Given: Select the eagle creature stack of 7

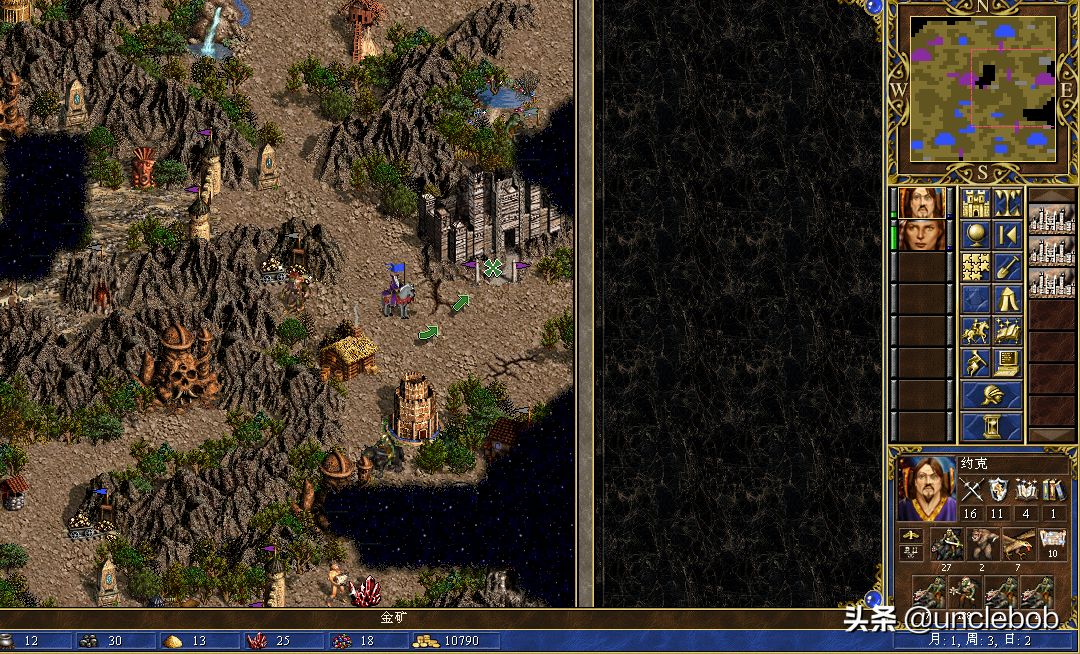Looking at the screenshot, I should pos(1018,544).
